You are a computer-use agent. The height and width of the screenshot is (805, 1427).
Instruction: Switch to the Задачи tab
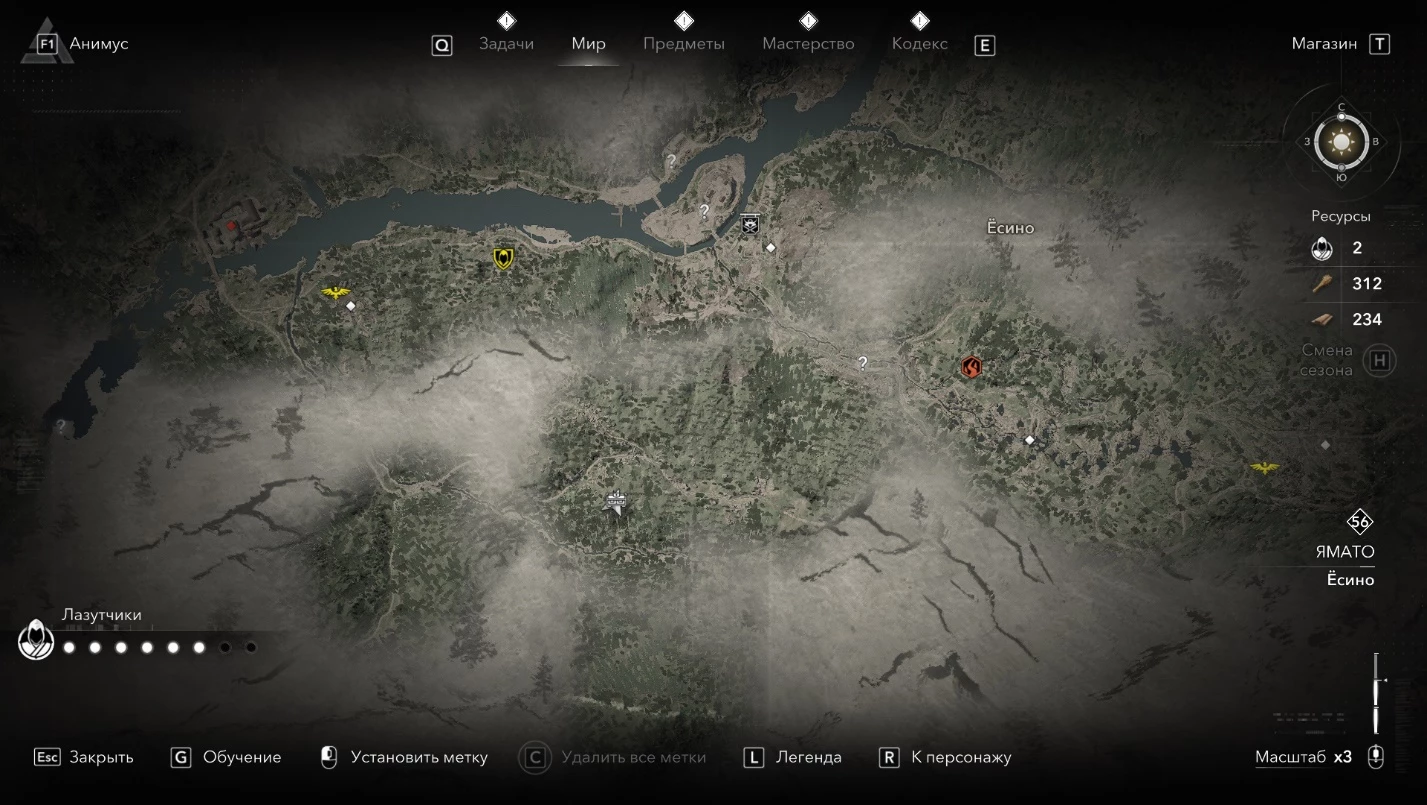coord(506,44)
